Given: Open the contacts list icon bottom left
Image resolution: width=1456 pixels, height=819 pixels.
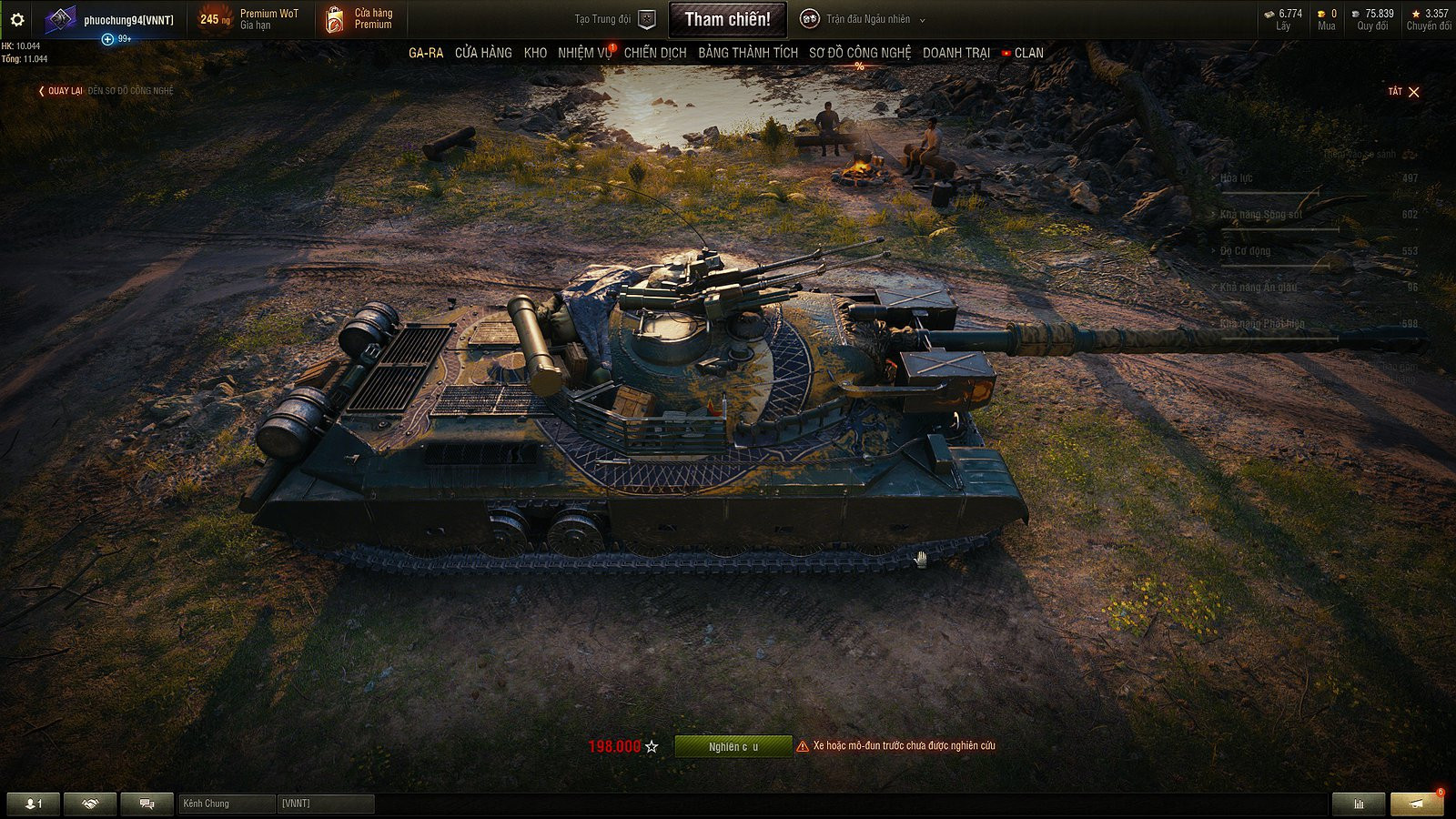Looking at the screenshot, I should coord(31,802).
